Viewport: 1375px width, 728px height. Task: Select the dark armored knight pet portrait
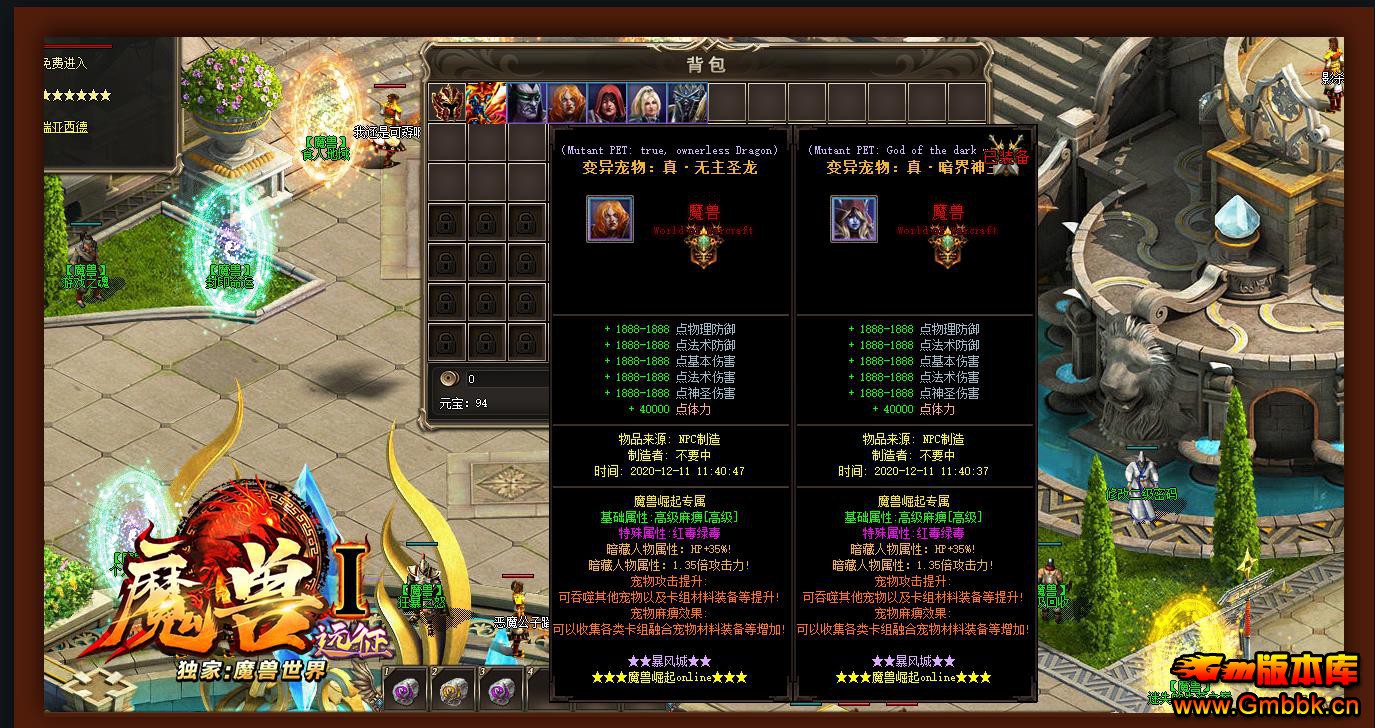[x=687, y=103]
